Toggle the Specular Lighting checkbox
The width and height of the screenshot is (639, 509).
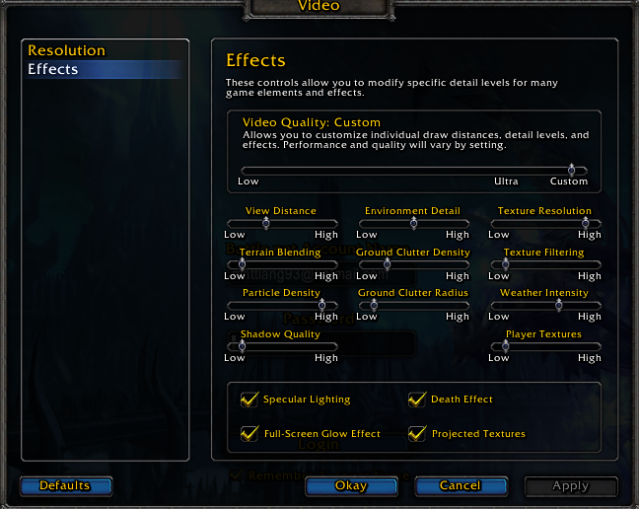250,399
